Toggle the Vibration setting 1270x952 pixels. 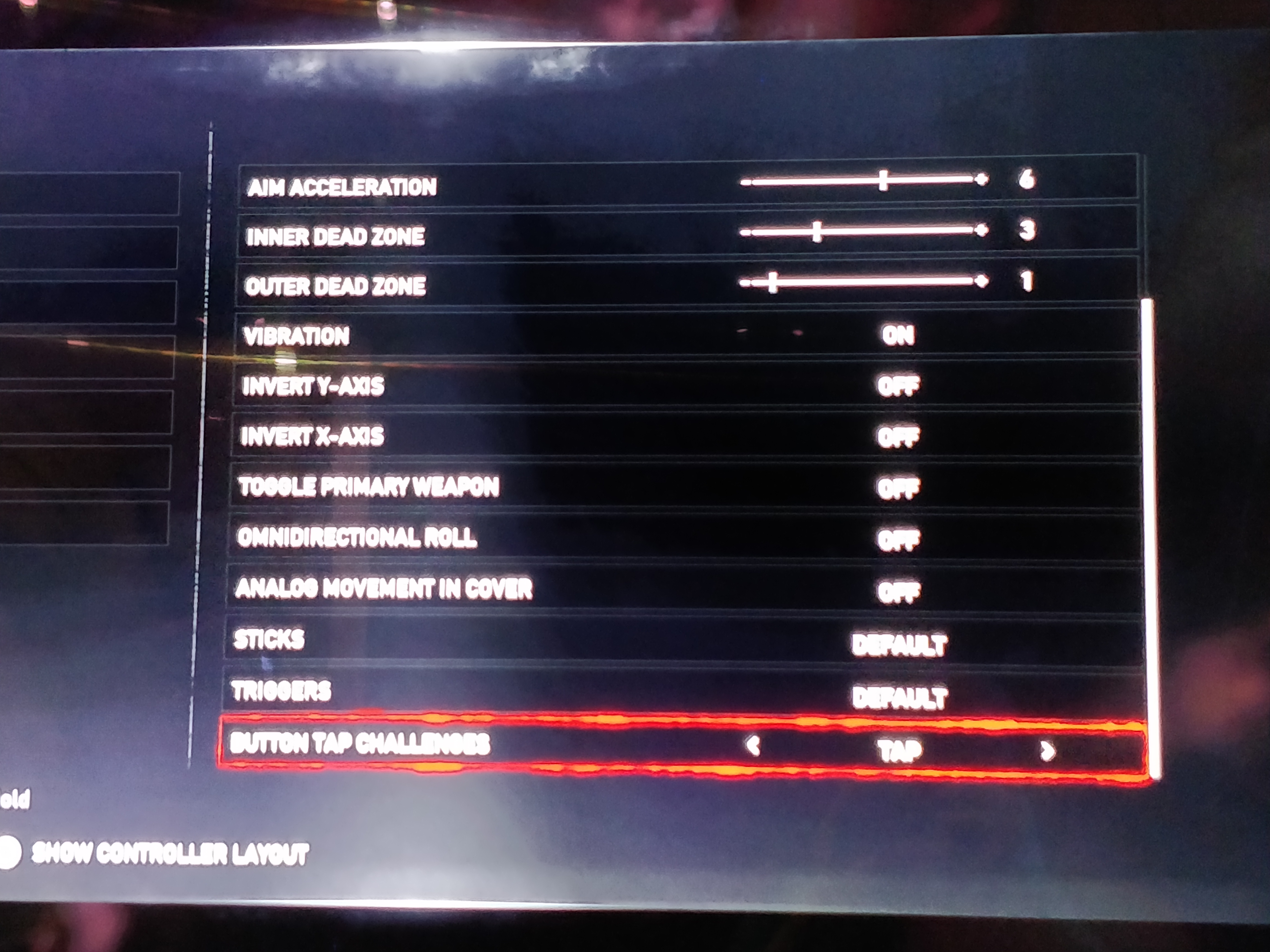[x=898, y=335]
